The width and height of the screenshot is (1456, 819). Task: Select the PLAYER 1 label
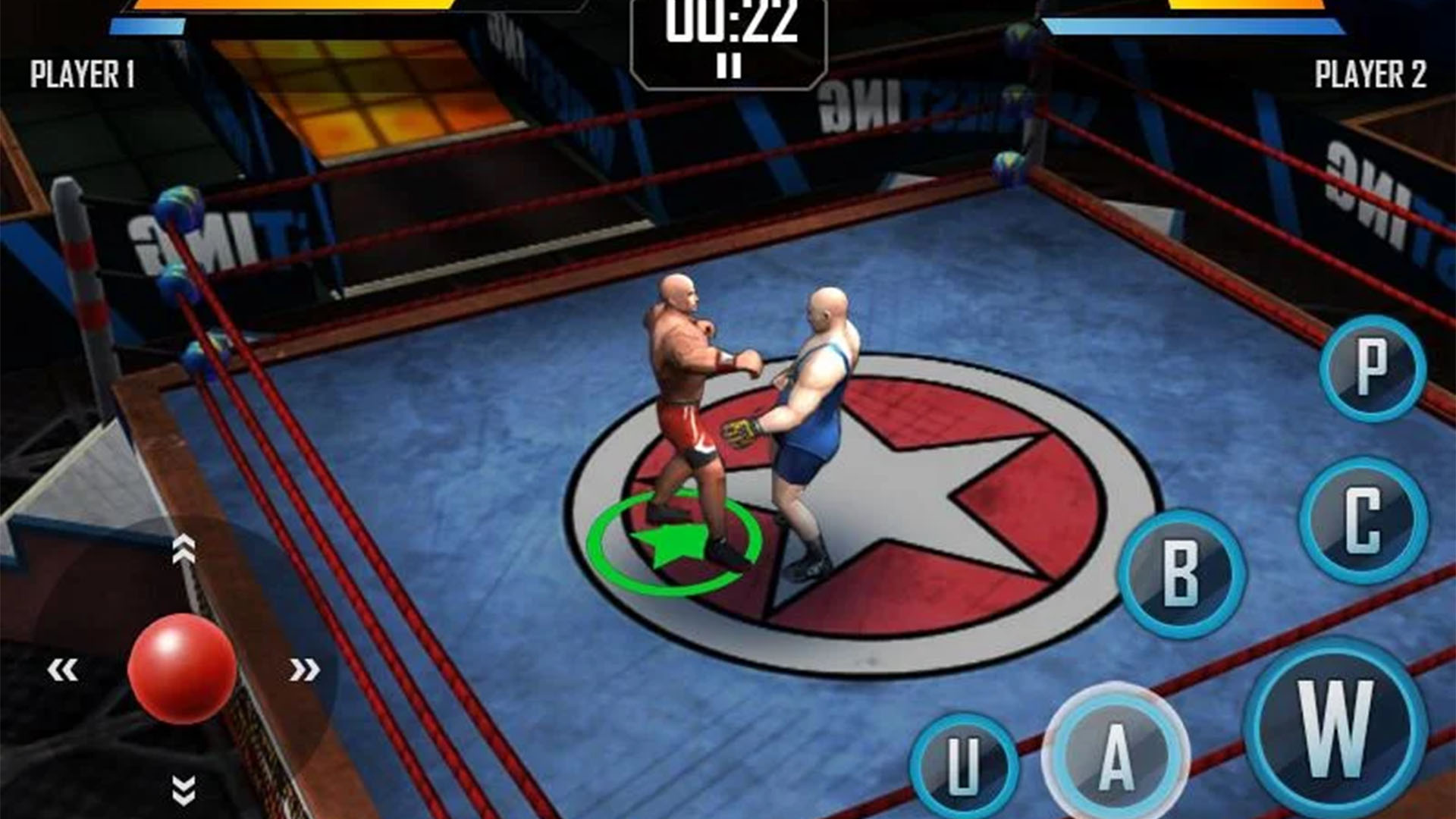click(x=82, y=72)
